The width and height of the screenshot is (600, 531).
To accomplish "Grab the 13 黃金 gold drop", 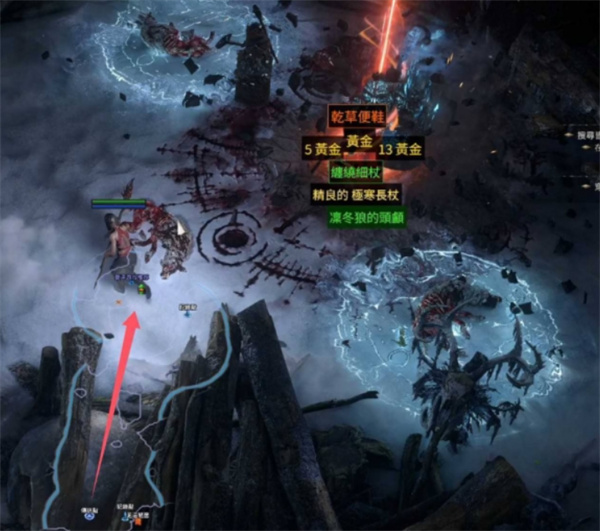I will (399, 150).
